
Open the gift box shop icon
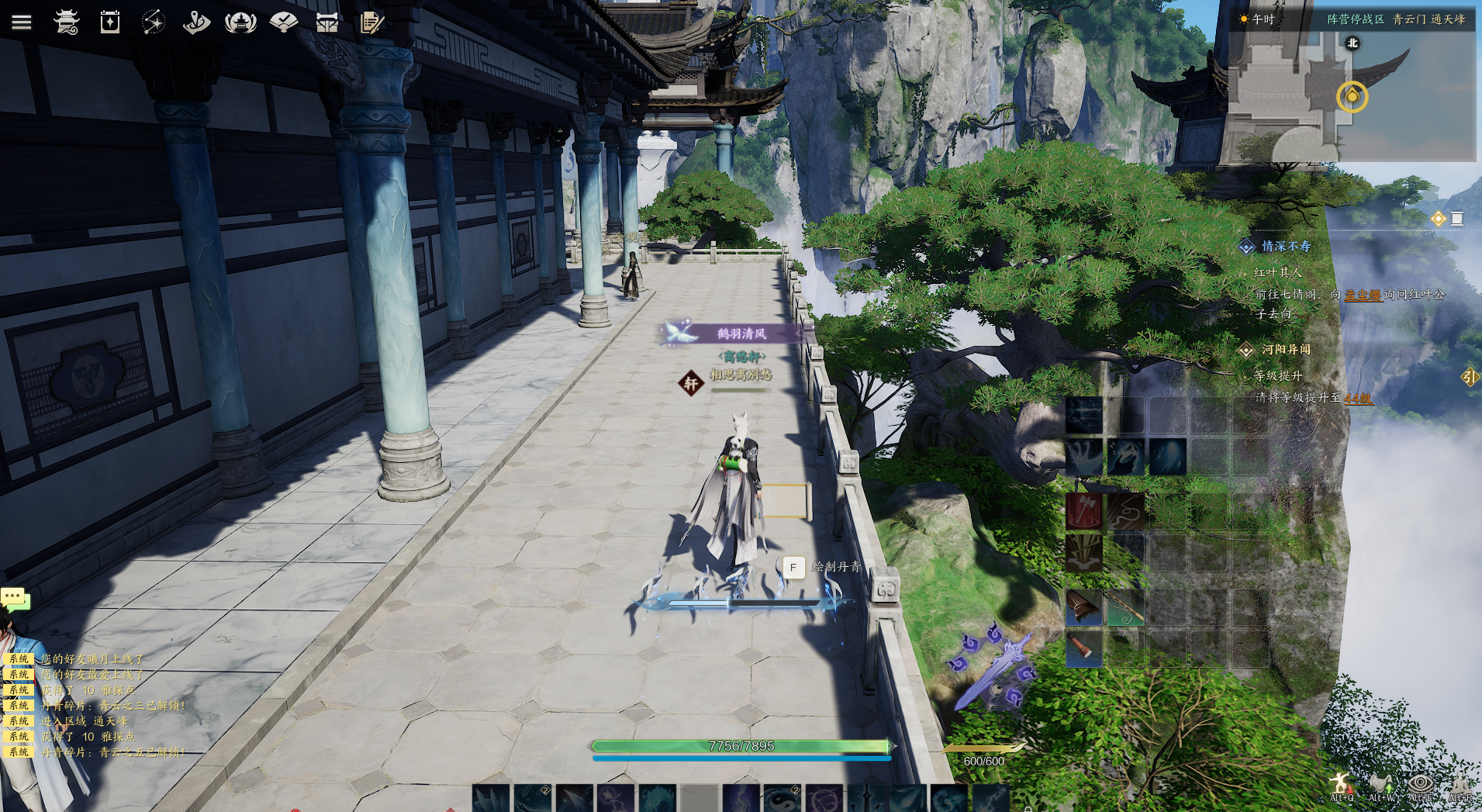point(327,22)
